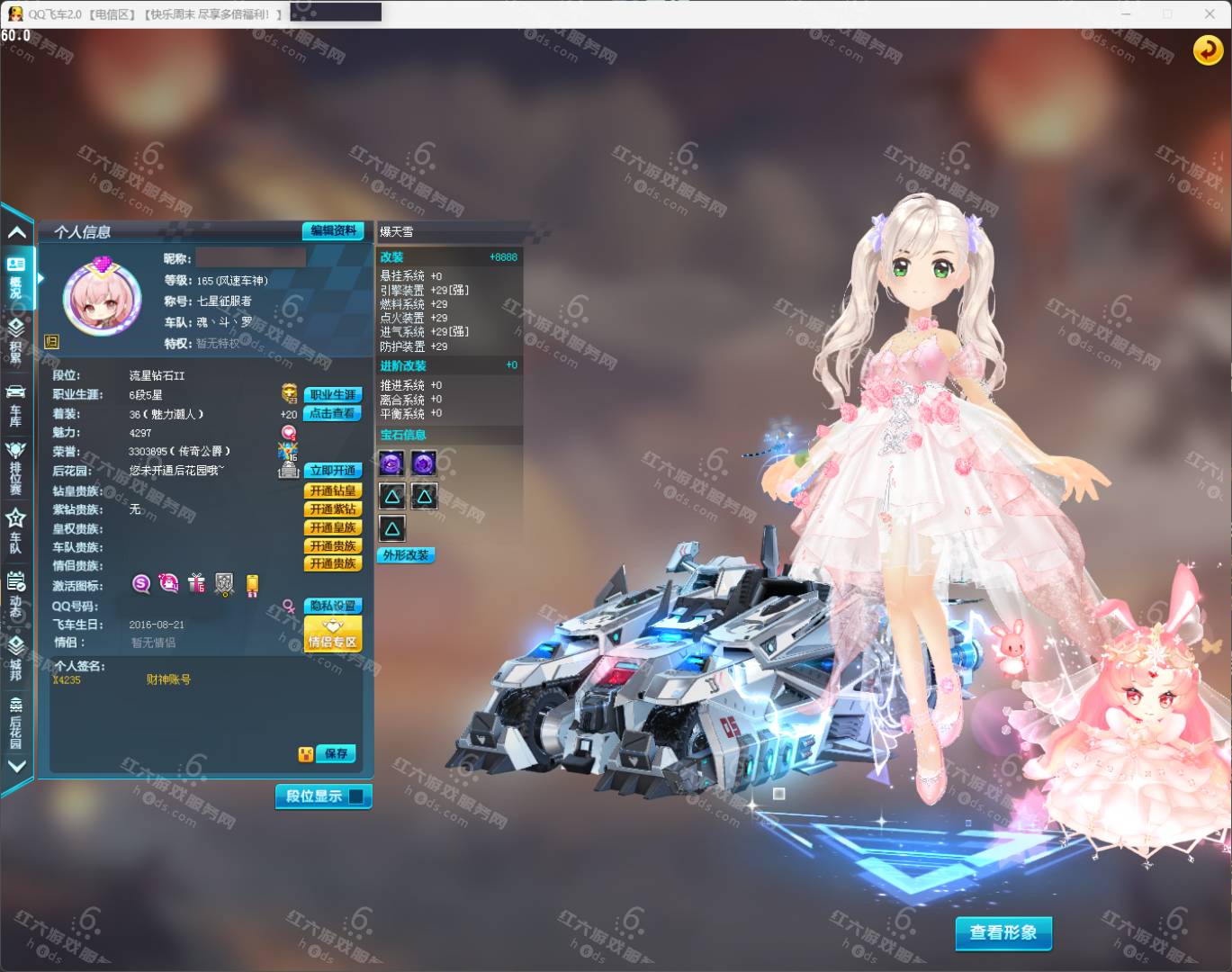Purchase 开通紫钻 membership
1232x972 pixels.
334,509
